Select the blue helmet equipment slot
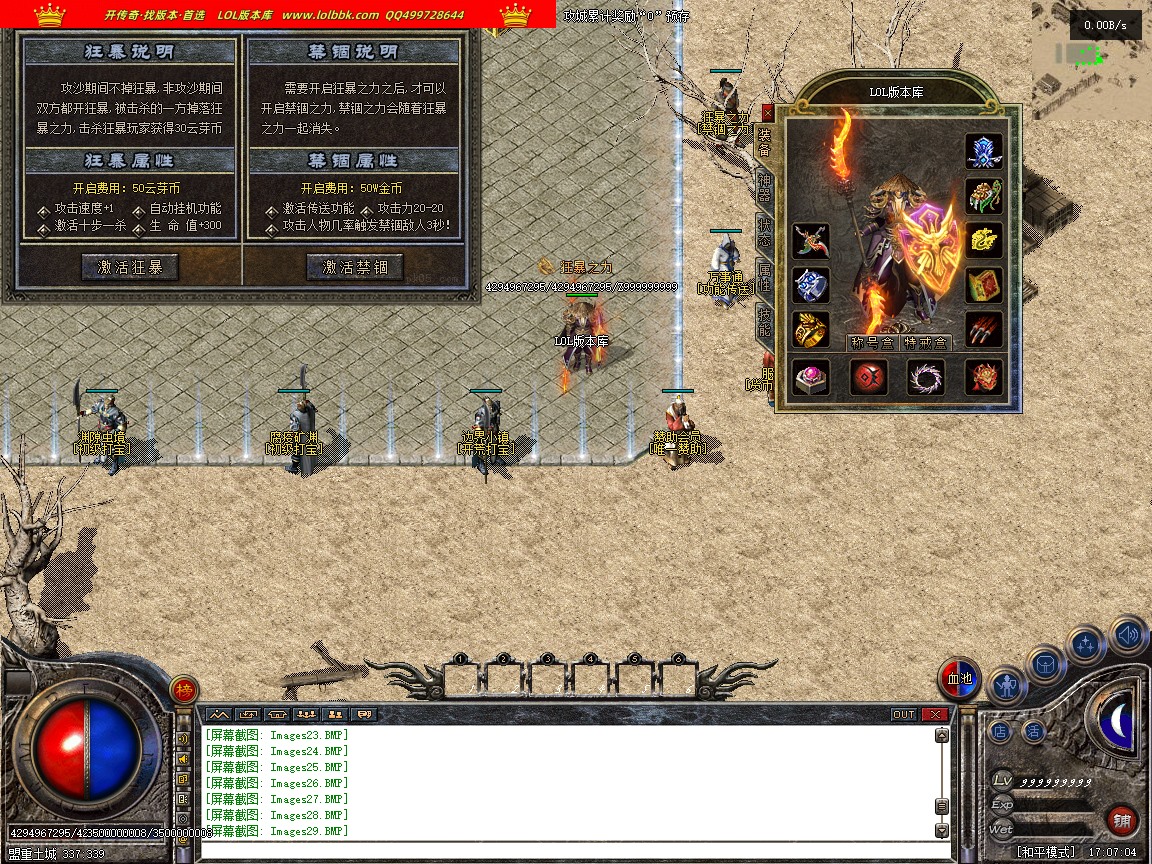 tap(984, 151)
